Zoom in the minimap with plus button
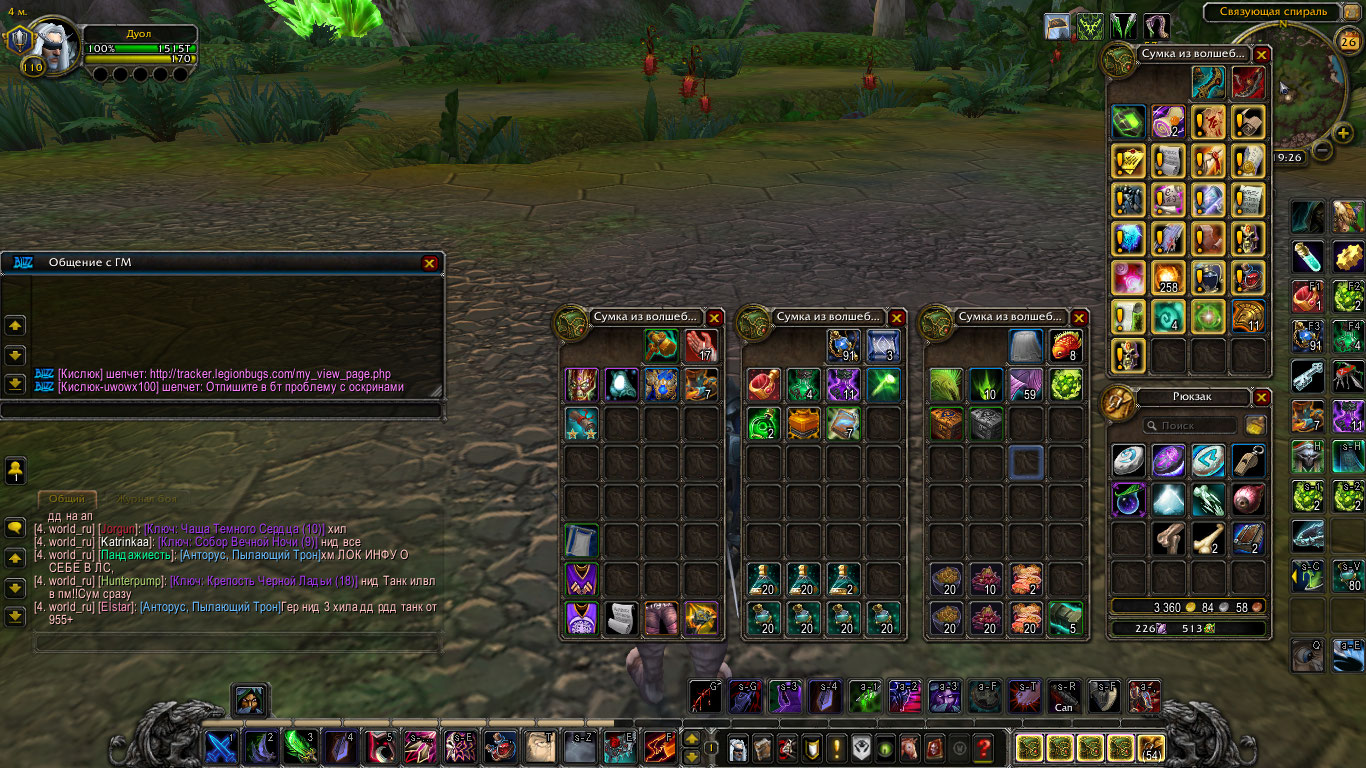The image size is (1366, 768). [1343, 132]
